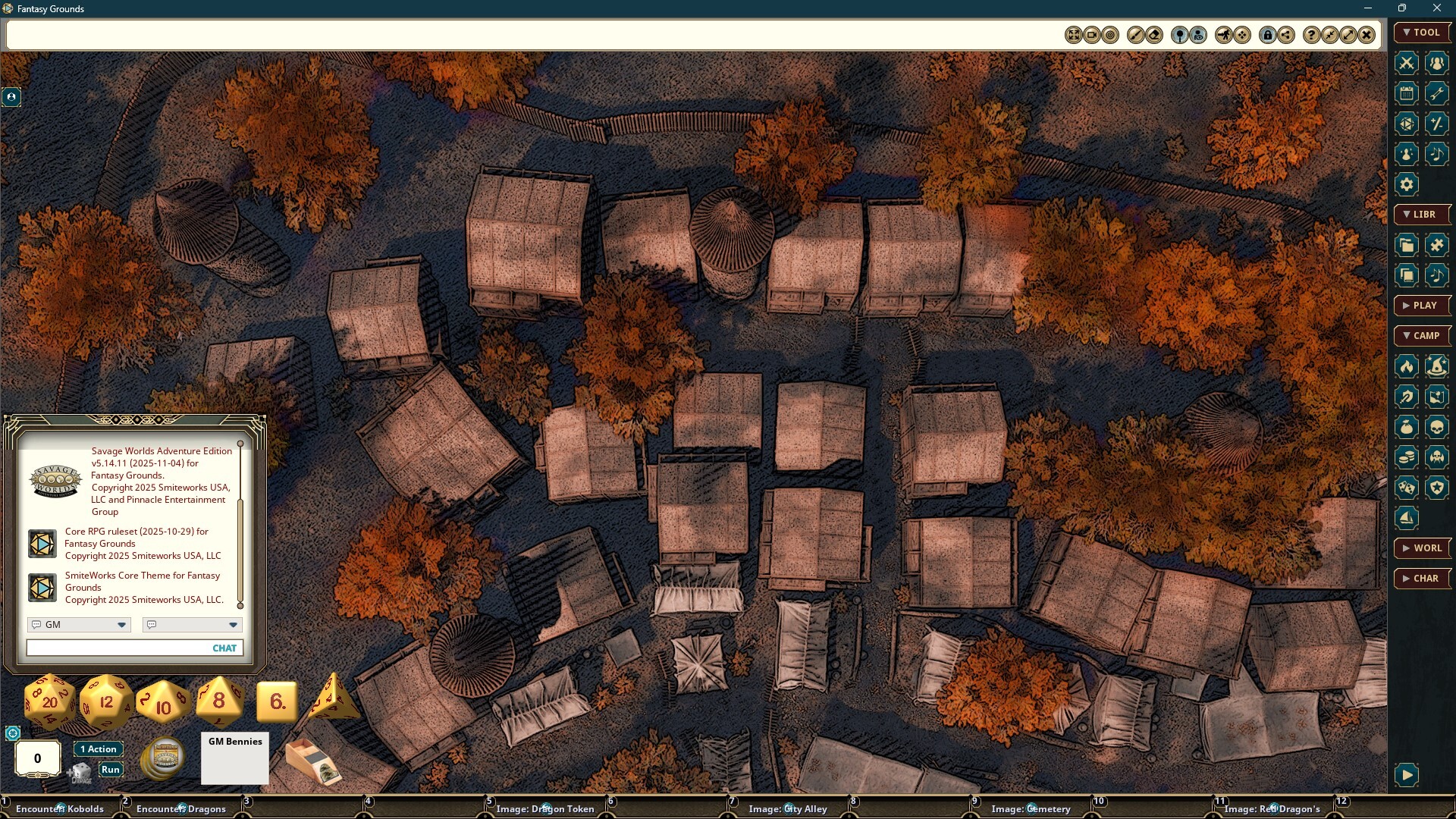Toggle the lock icon on the map toolbar
Image resolution: width=1456 pixels, height=819 pixels.
1267,34
